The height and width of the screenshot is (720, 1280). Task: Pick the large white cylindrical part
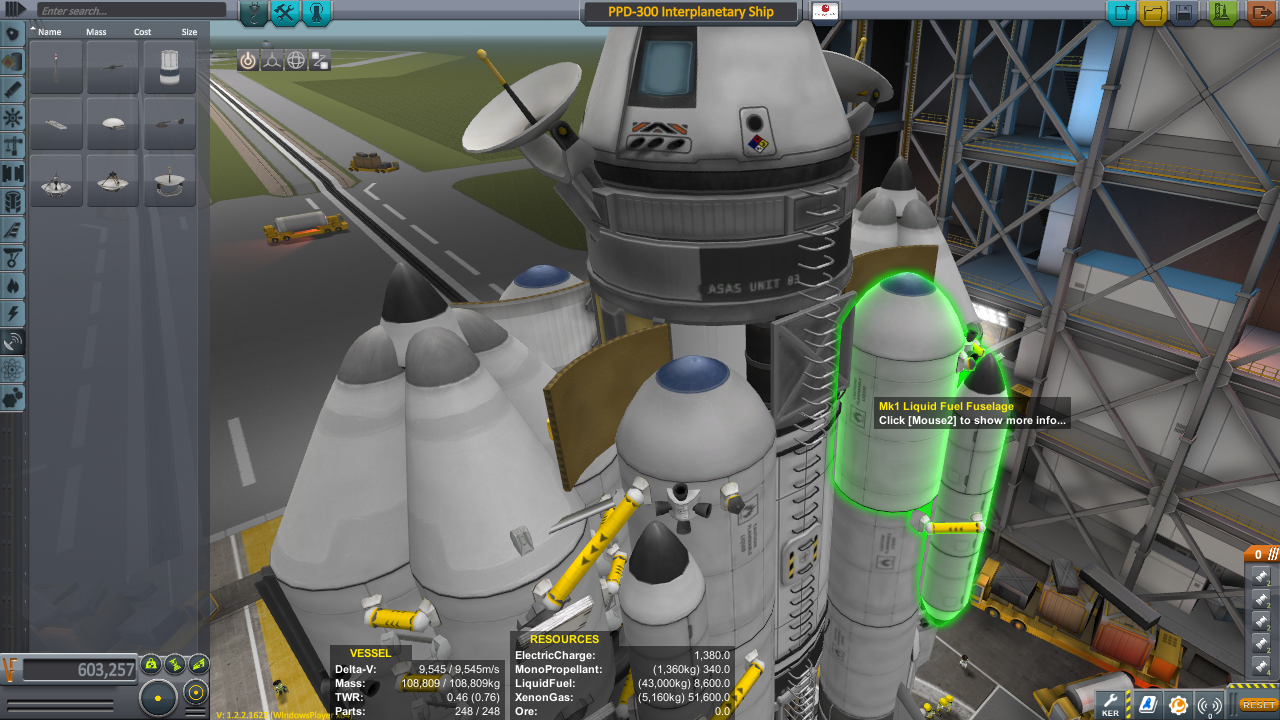(x=170, y=68)
